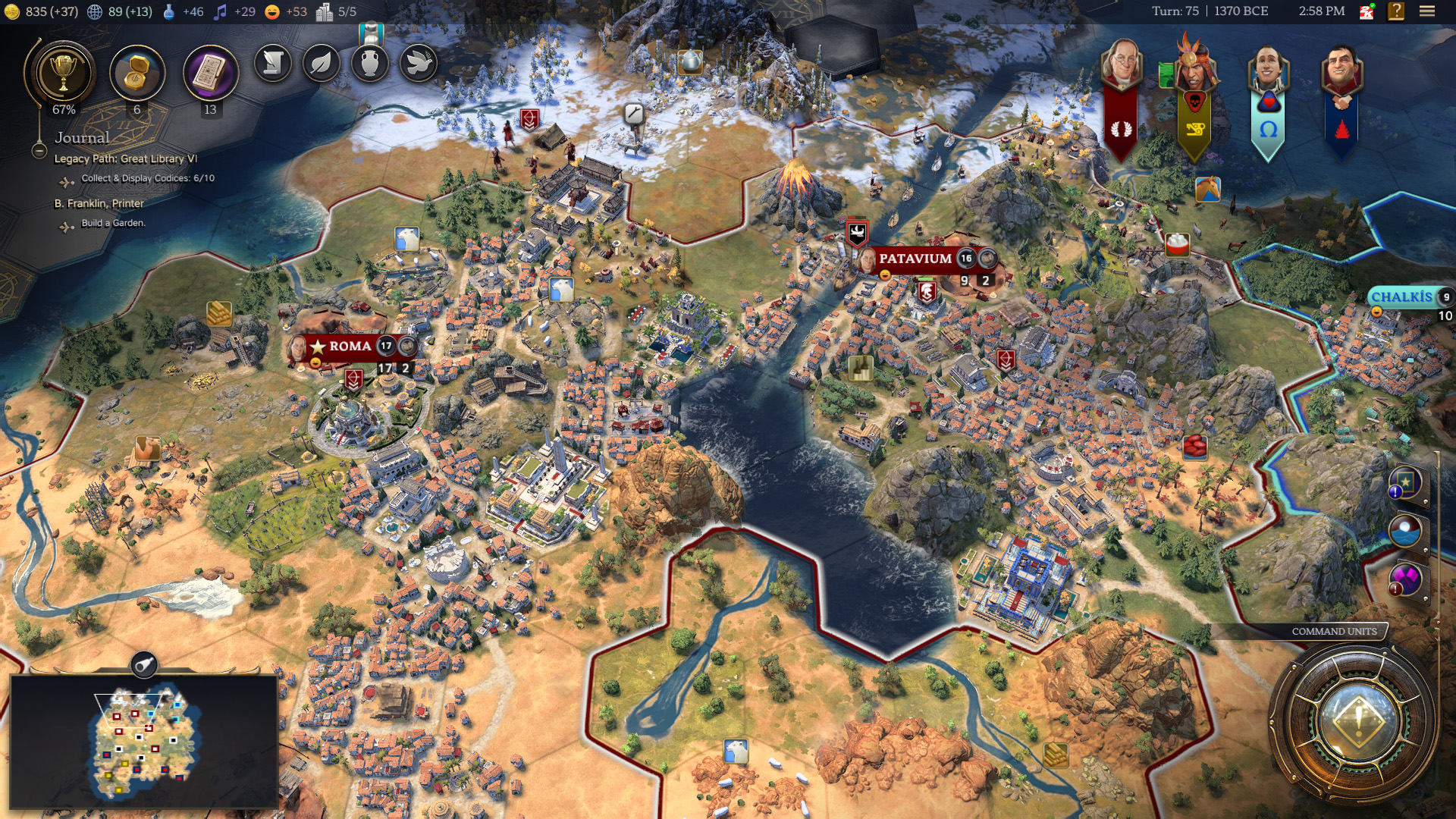Open the Civilopedia question mark book
Image resolution: width=1456 pixels, height=819 pixels.
(1396, 11)
